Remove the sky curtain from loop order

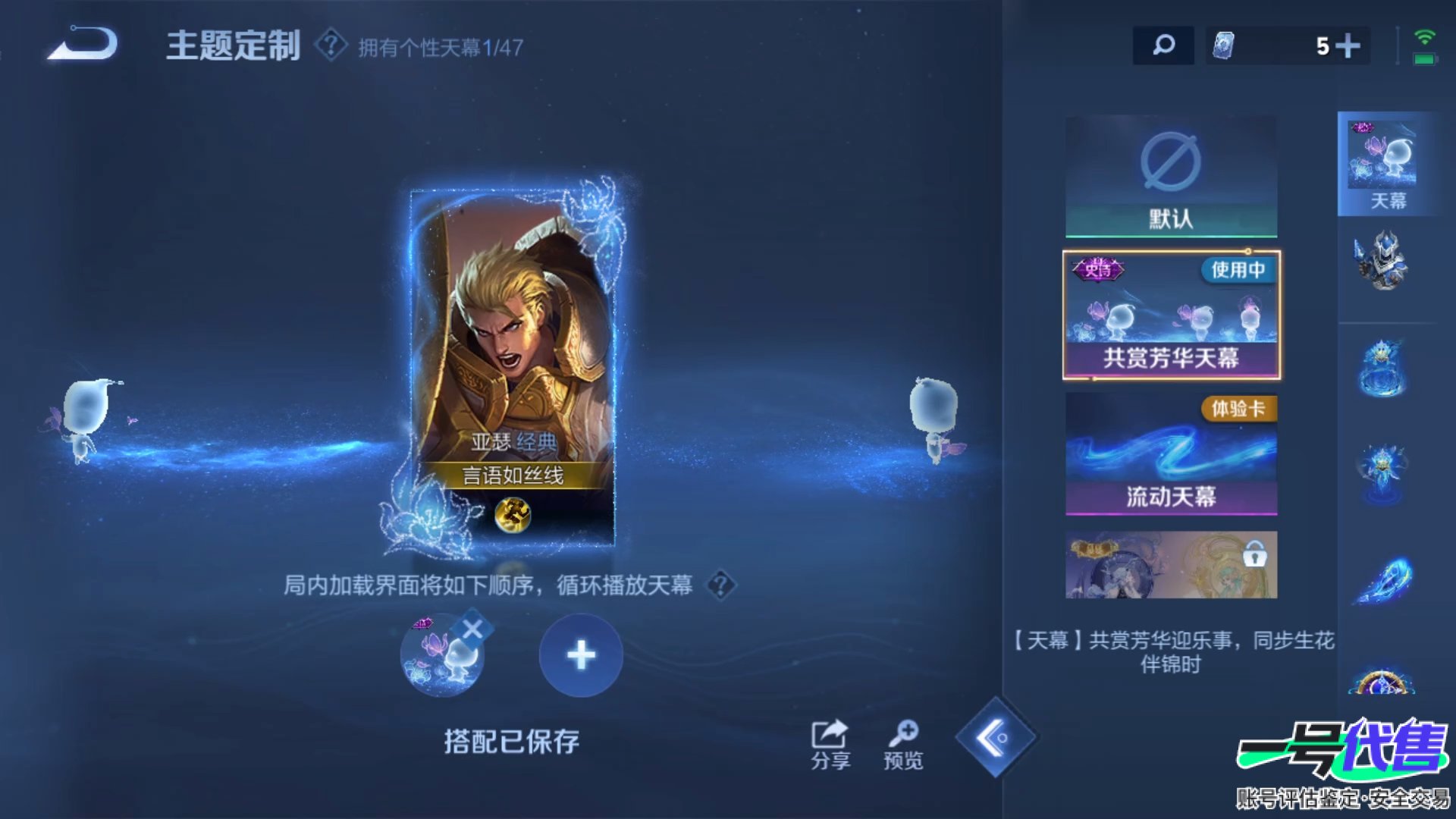click(x=472, y=629)
